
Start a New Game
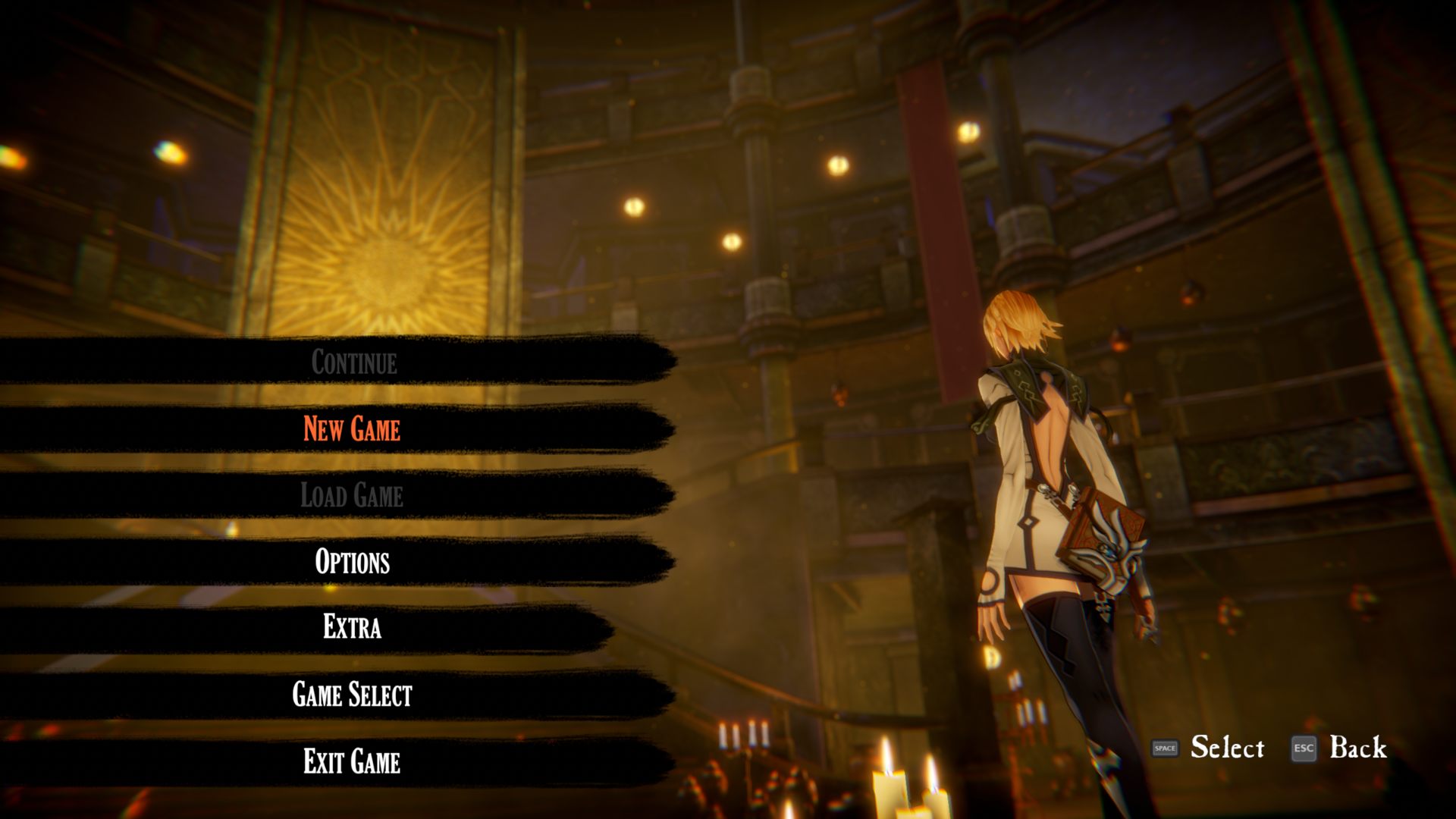coord(352,428)
